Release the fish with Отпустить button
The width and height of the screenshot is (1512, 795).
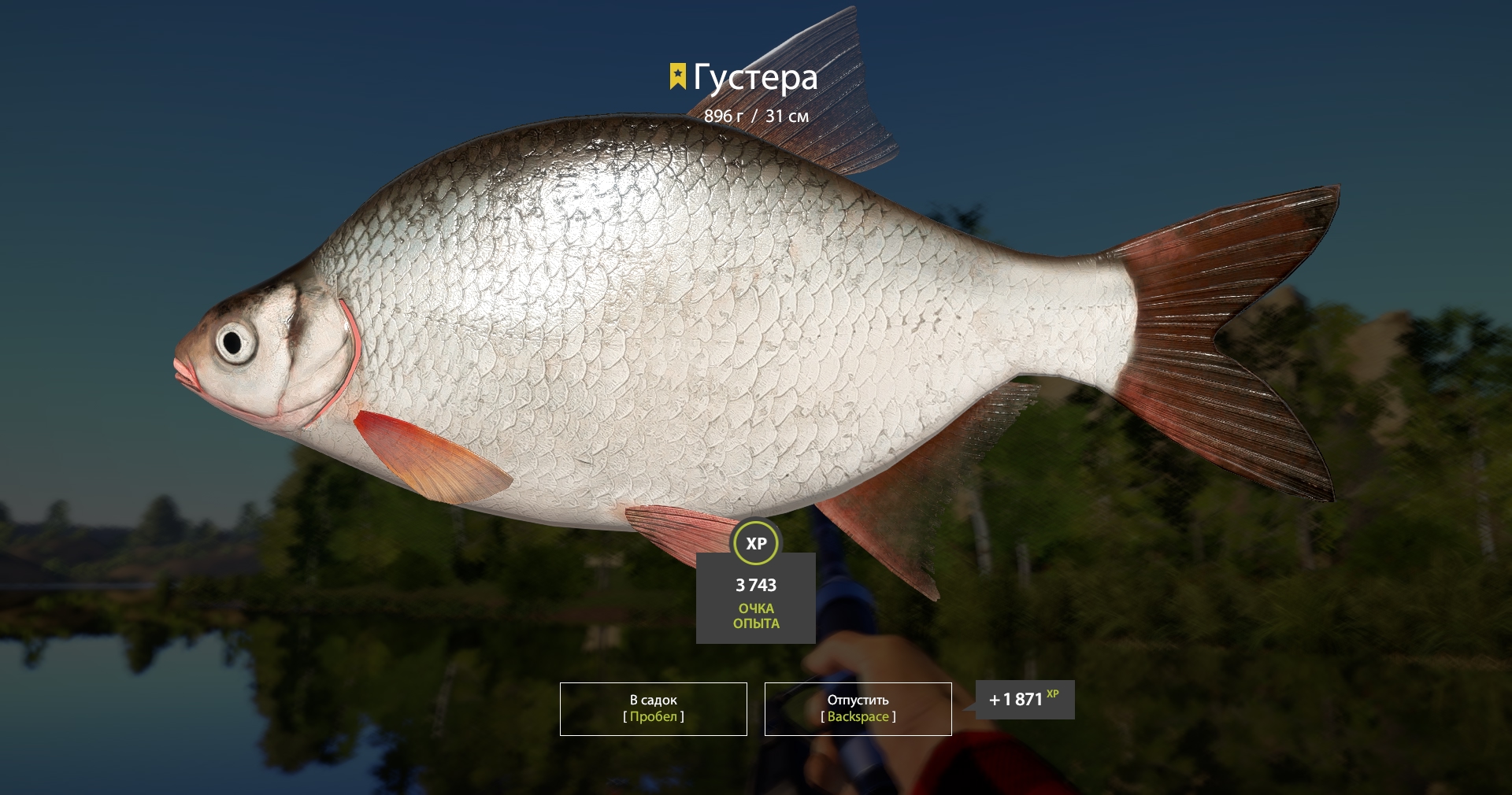(x=858, y=708)
